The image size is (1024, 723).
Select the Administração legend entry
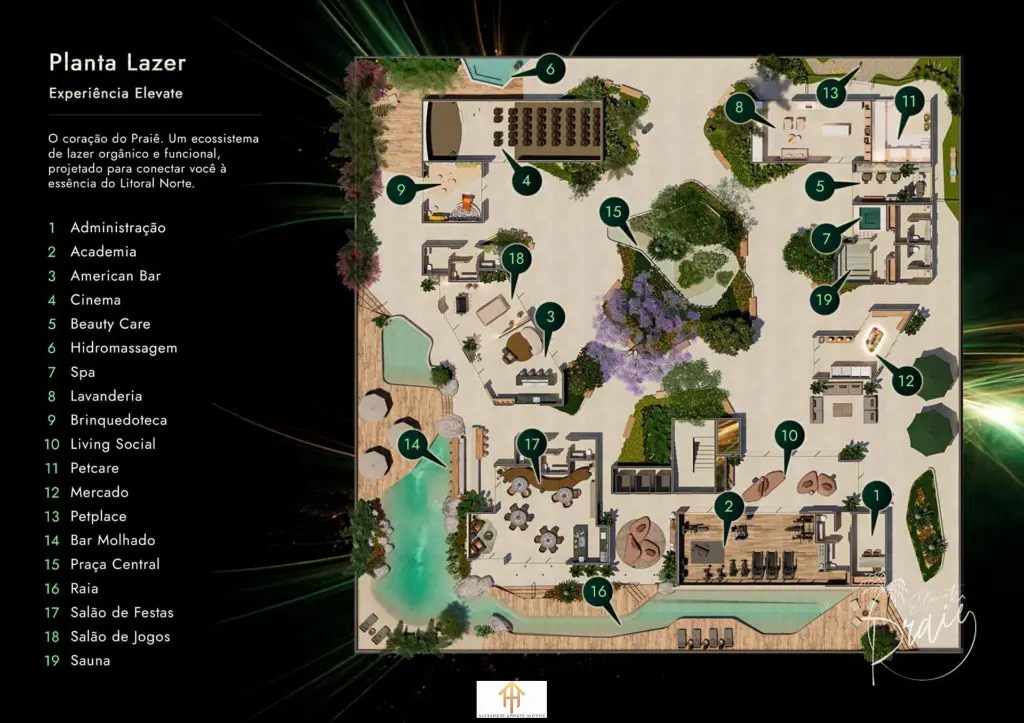point(117,228)
